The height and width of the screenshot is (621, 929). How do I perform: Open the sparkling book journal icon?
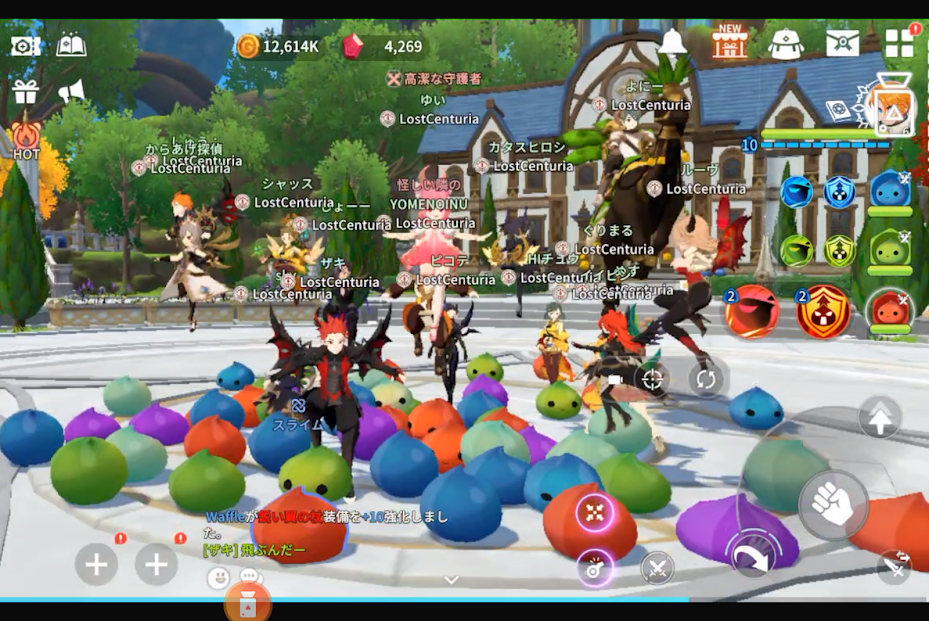[71, 45]
